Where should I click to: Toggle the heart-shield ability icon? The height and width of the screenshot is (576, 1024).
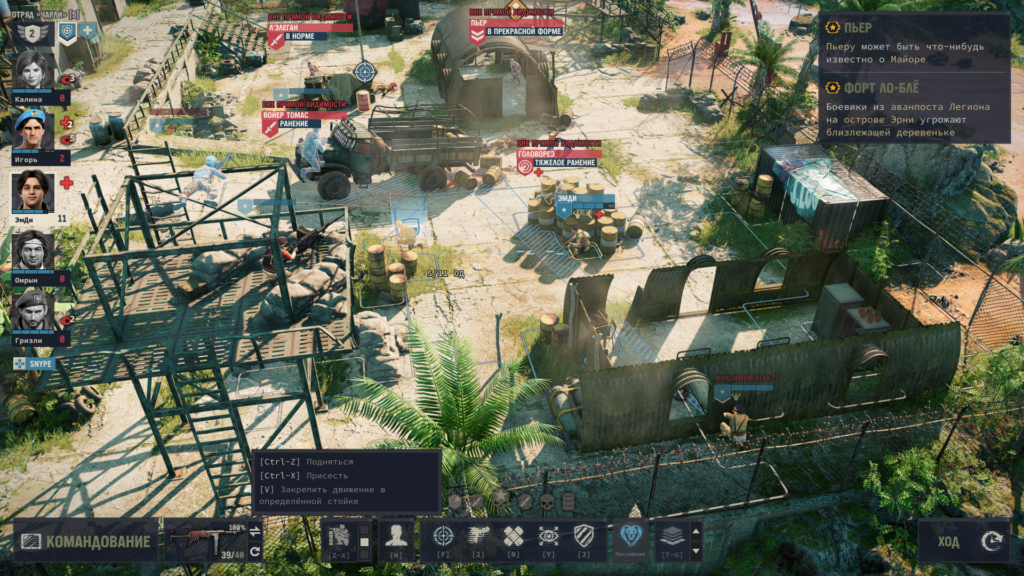pyautogui.click(x=629, y=536)
